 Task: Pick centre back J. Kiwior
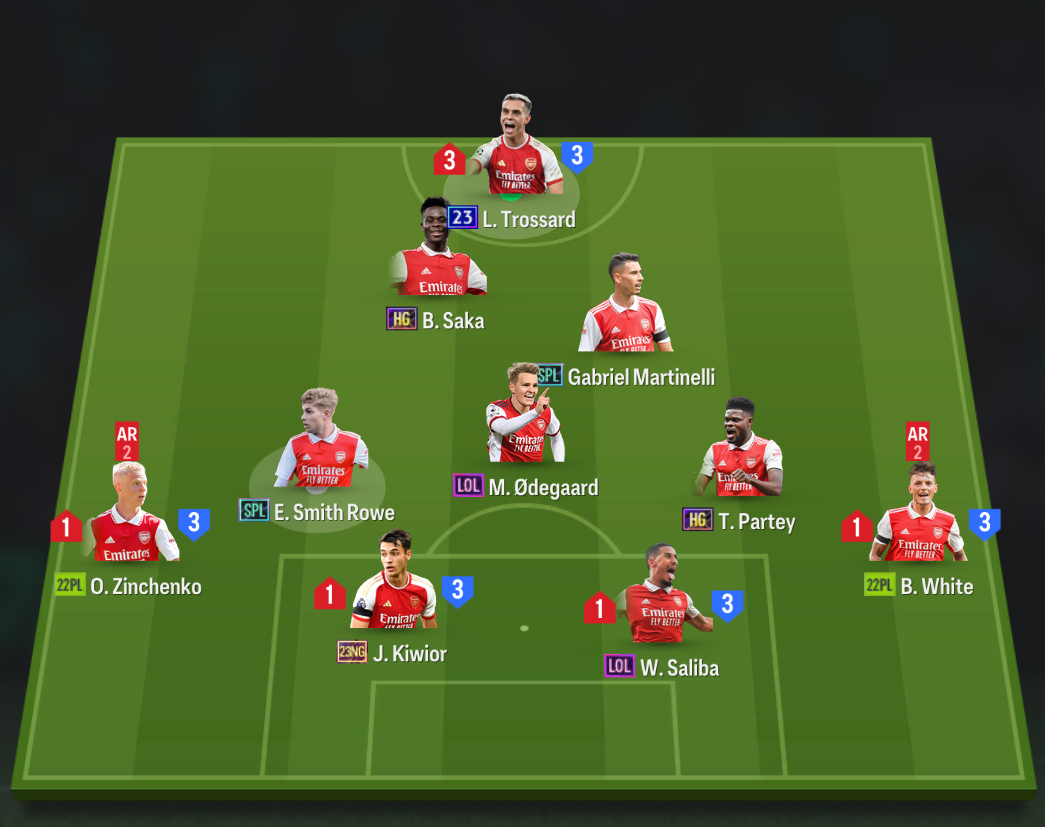pos(394,586)
